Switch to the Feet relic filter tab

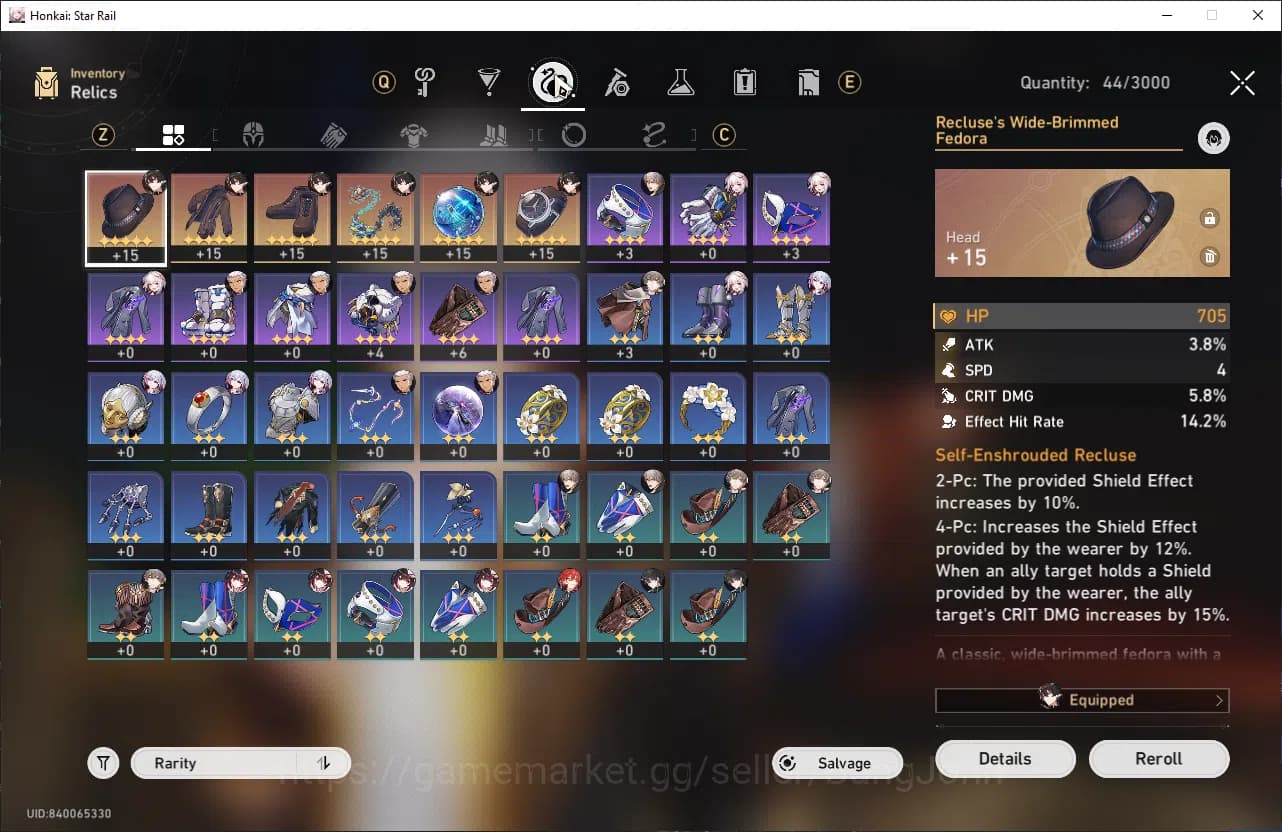pyautogui.click(x=494, y=135)
